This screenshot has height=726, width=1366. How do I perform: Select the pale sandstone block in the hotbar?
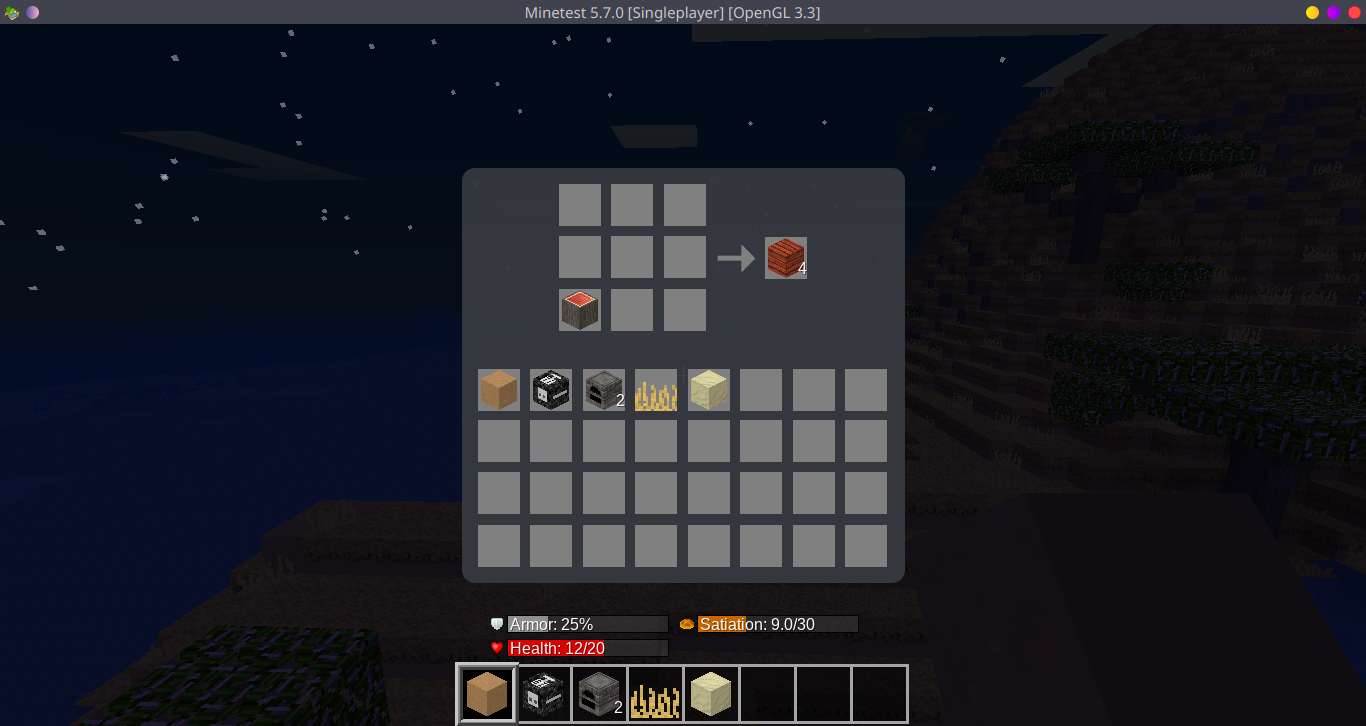tap(712, 694)
